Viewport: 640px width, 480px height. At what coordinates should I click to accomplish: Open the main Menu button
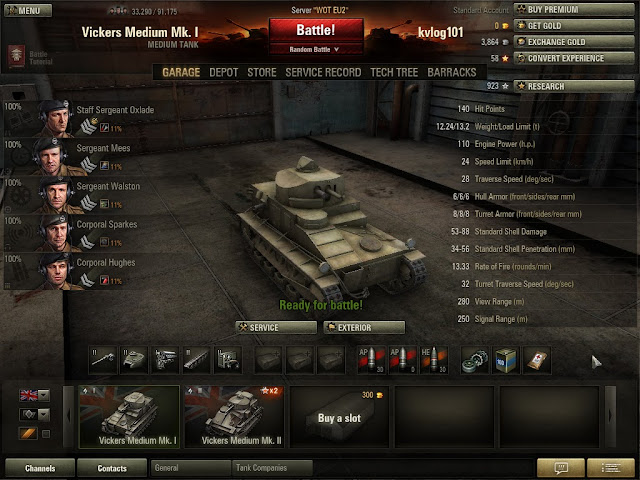tap(27, 10)
